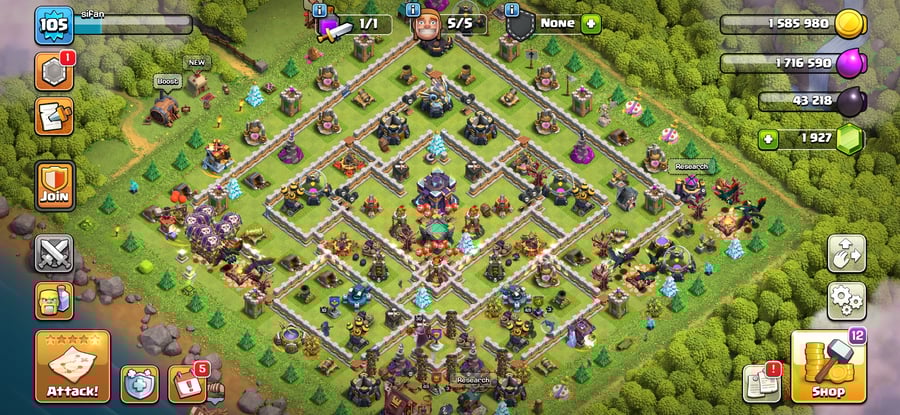Open the orange scroll icon

(53, 116)
